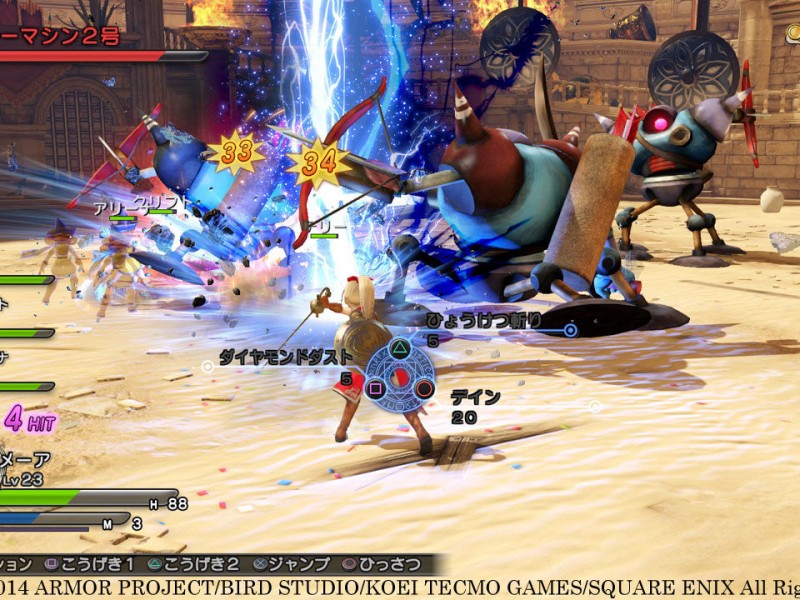Select the ひょうけつ斬り skill label
Viewport: 800px width, 600px height.
click(x=484, y=320)
